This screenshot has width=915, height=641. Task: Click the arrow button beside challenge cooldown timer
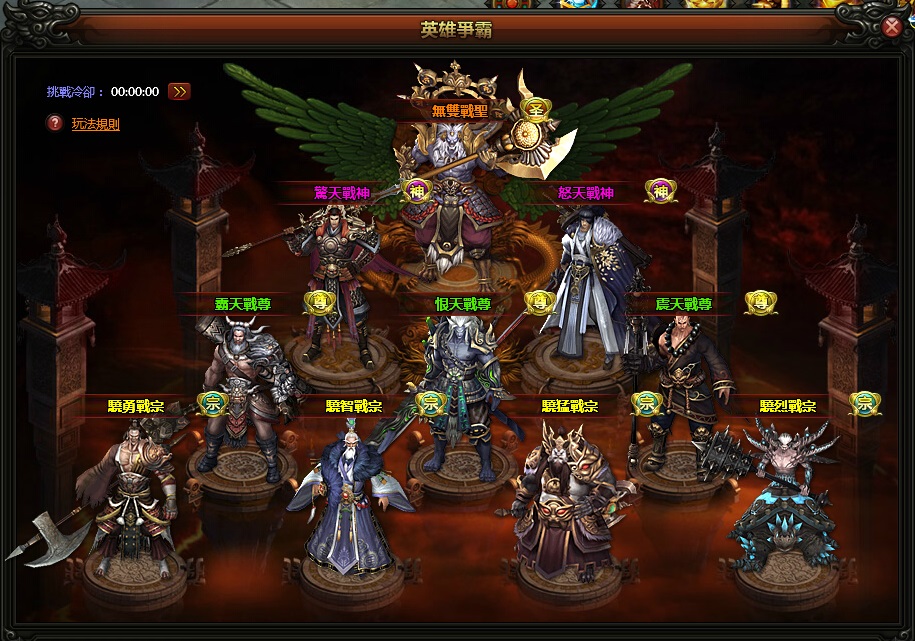179,91
